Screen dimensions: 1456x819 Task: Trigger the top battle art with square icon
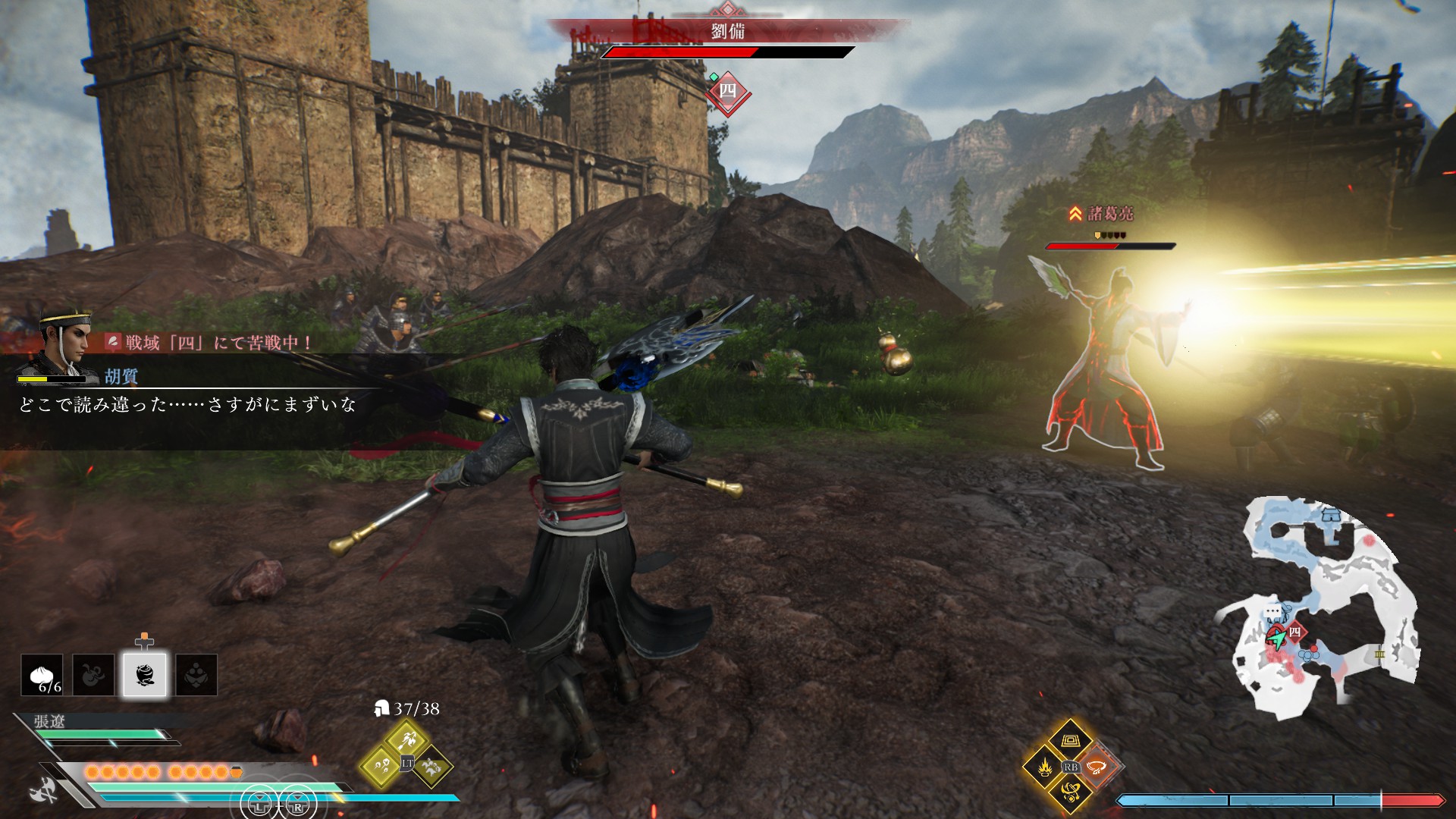(1071, 739)
